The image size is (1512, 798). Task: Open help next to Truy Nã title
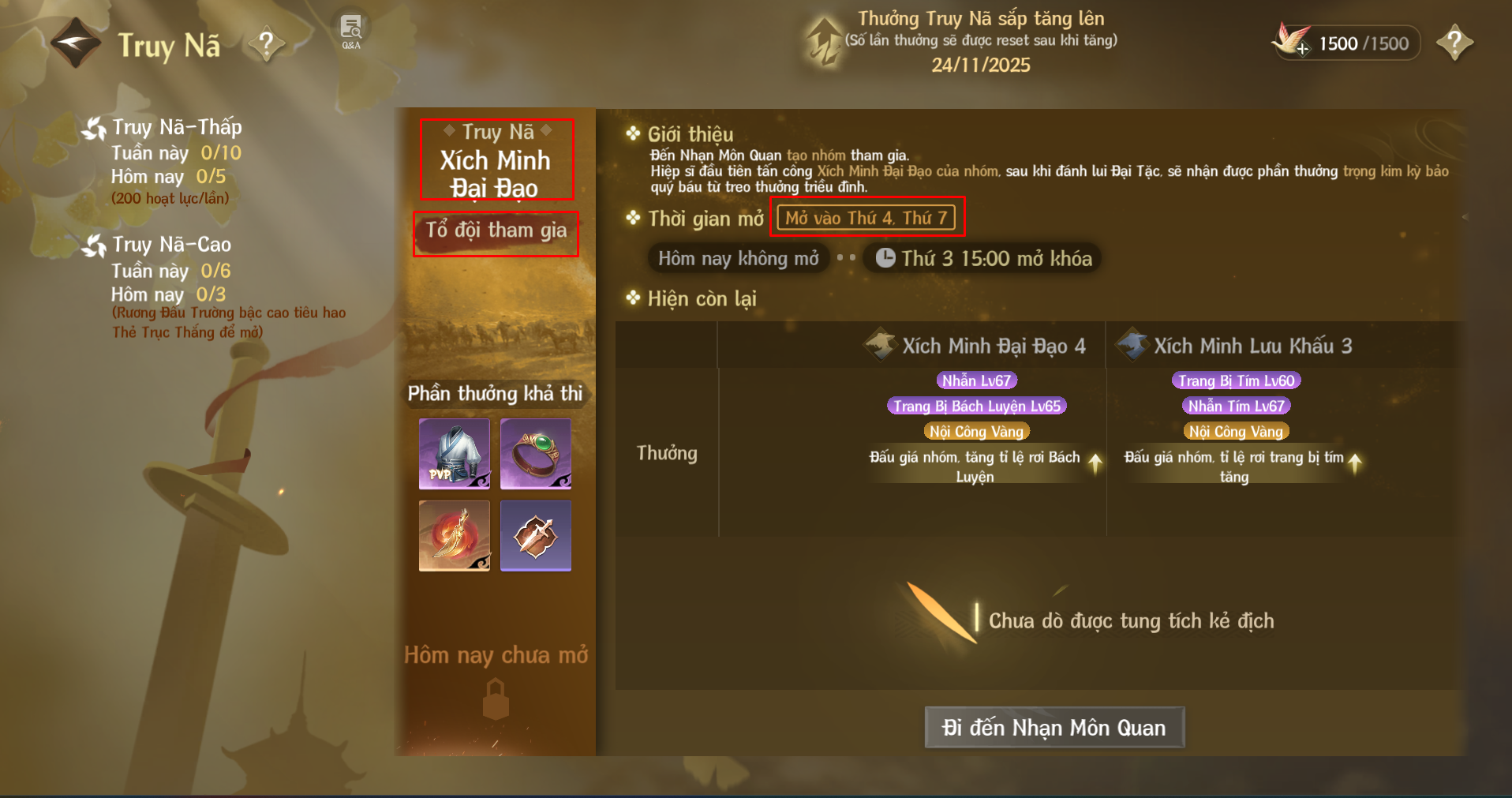pyautogui.click(x=267, y=44)
